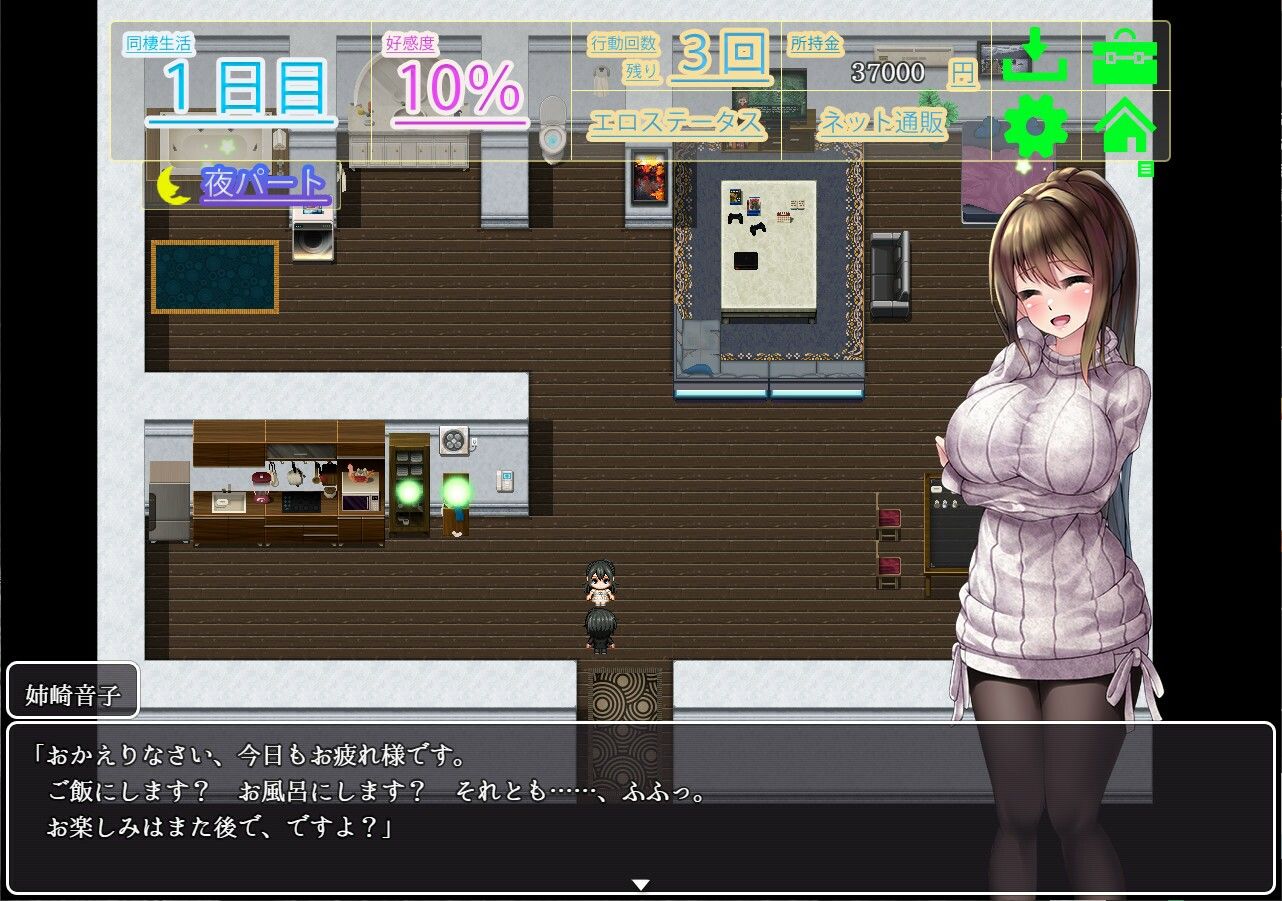1282x901 pixels.
Task: Click the small hamburger icon below the home icon
Action: pyautogui.click(x=1148, y=168)
